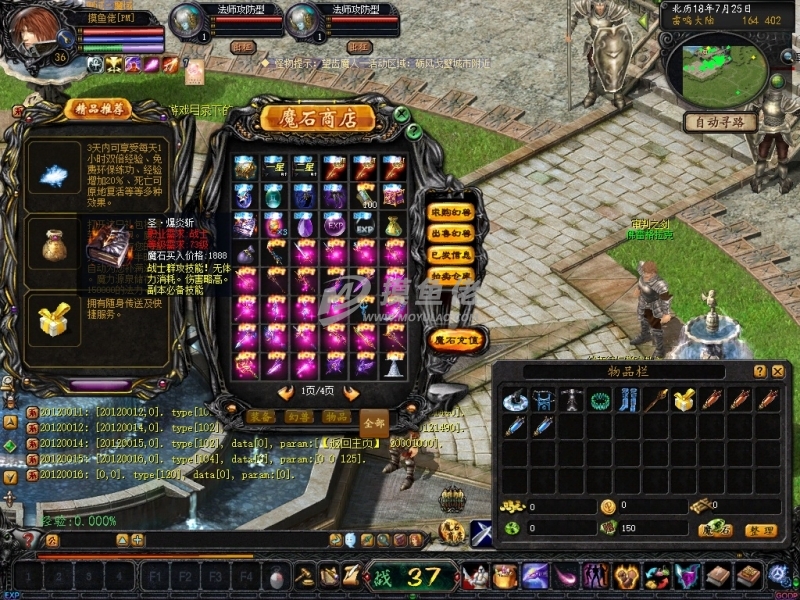Click the 整理 sort button in inventory
The width and height of the screenshot is (800, 600).
click(x=762, y=529)
